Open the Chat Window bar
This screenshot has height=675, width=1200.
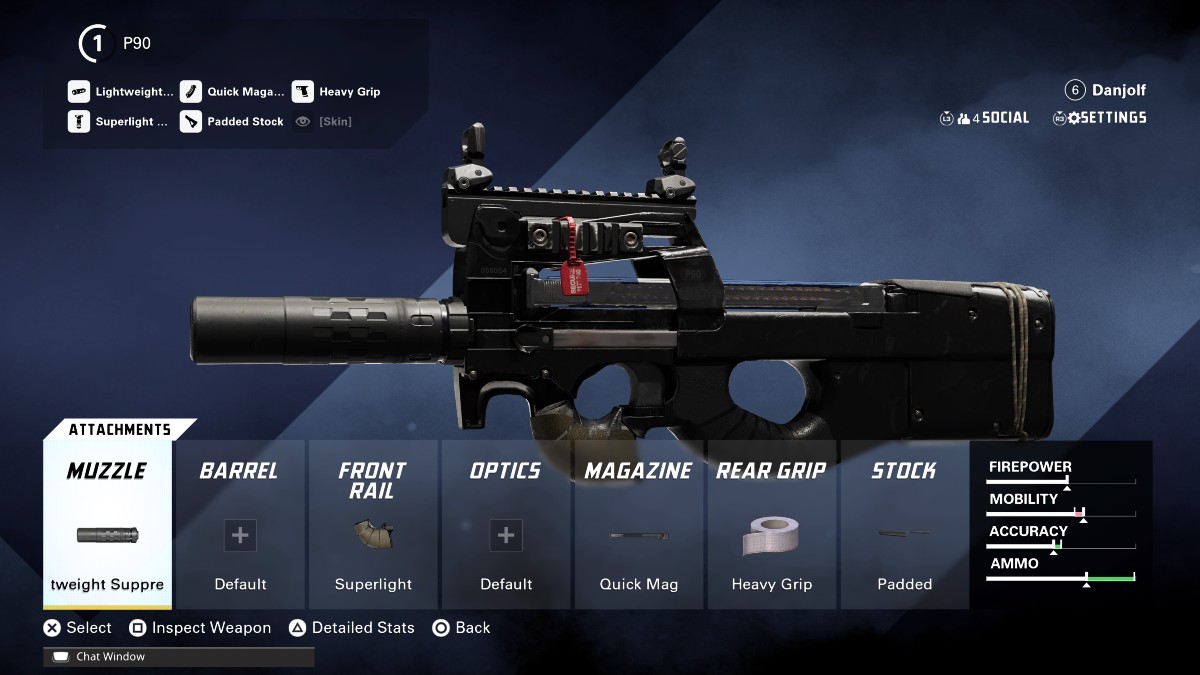[x=178, y=657]
